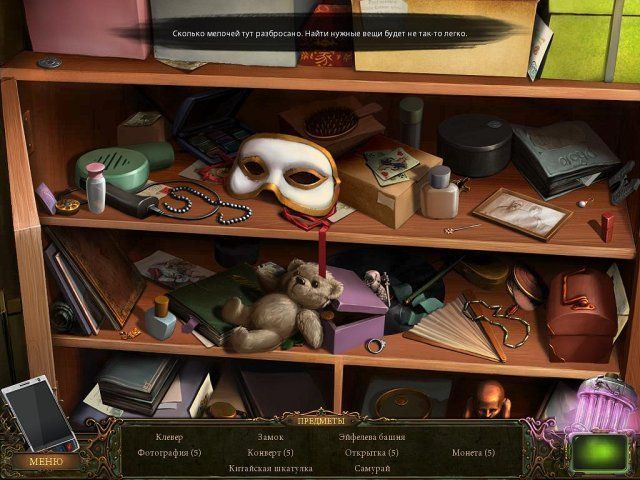The height and width of the screenshot is (480, 640).
Task: Click Китайская шкатулка in the item list
Action: (x=270, y=467)
